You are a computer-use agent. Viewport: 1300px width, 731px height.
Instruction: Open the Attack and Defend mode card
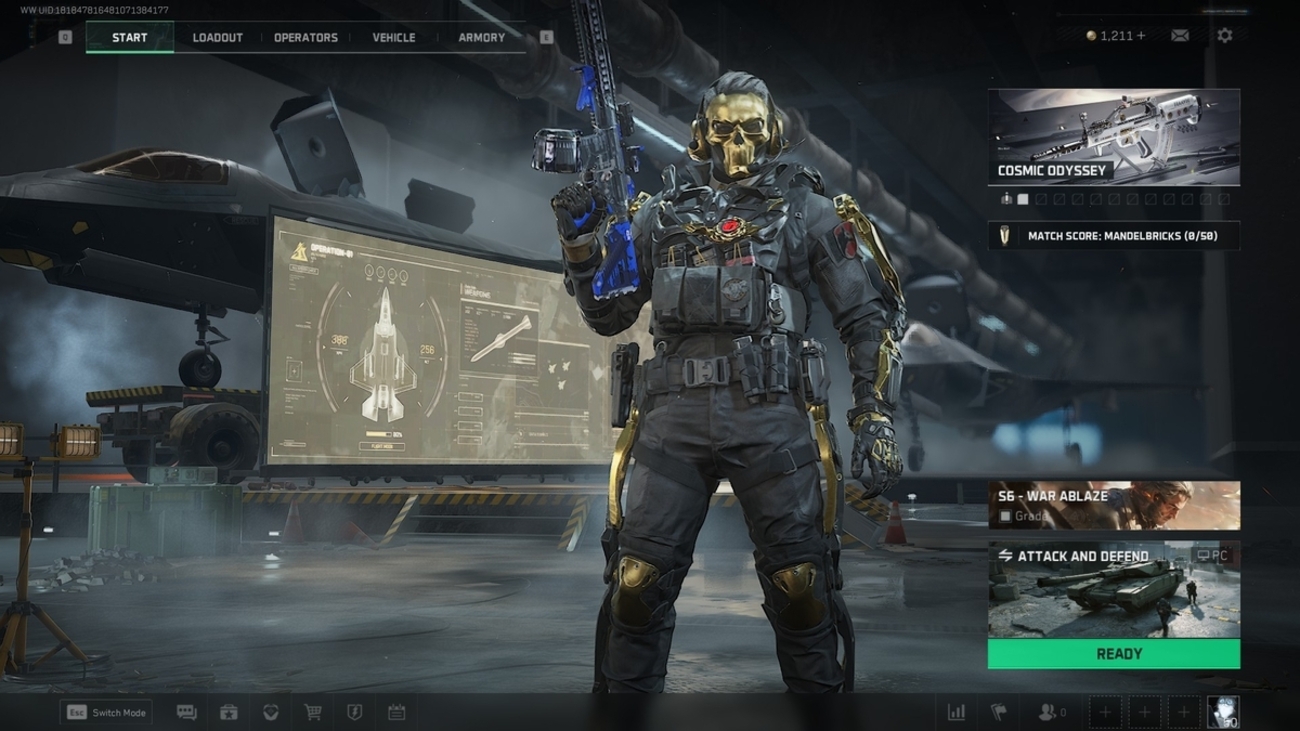click(1114, 590)
